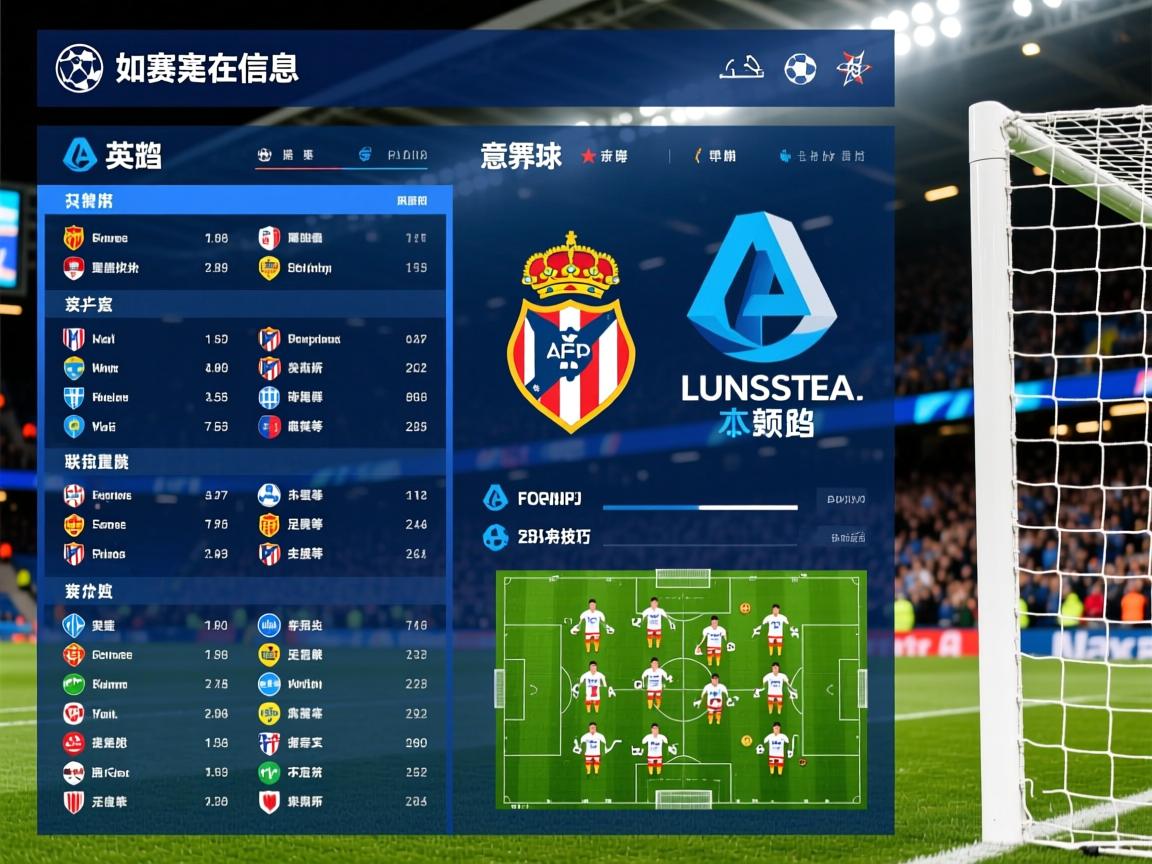1152x864 pixels.
Task: Select the large red-and-white striped crowned club crest
Action: (570, 333)
